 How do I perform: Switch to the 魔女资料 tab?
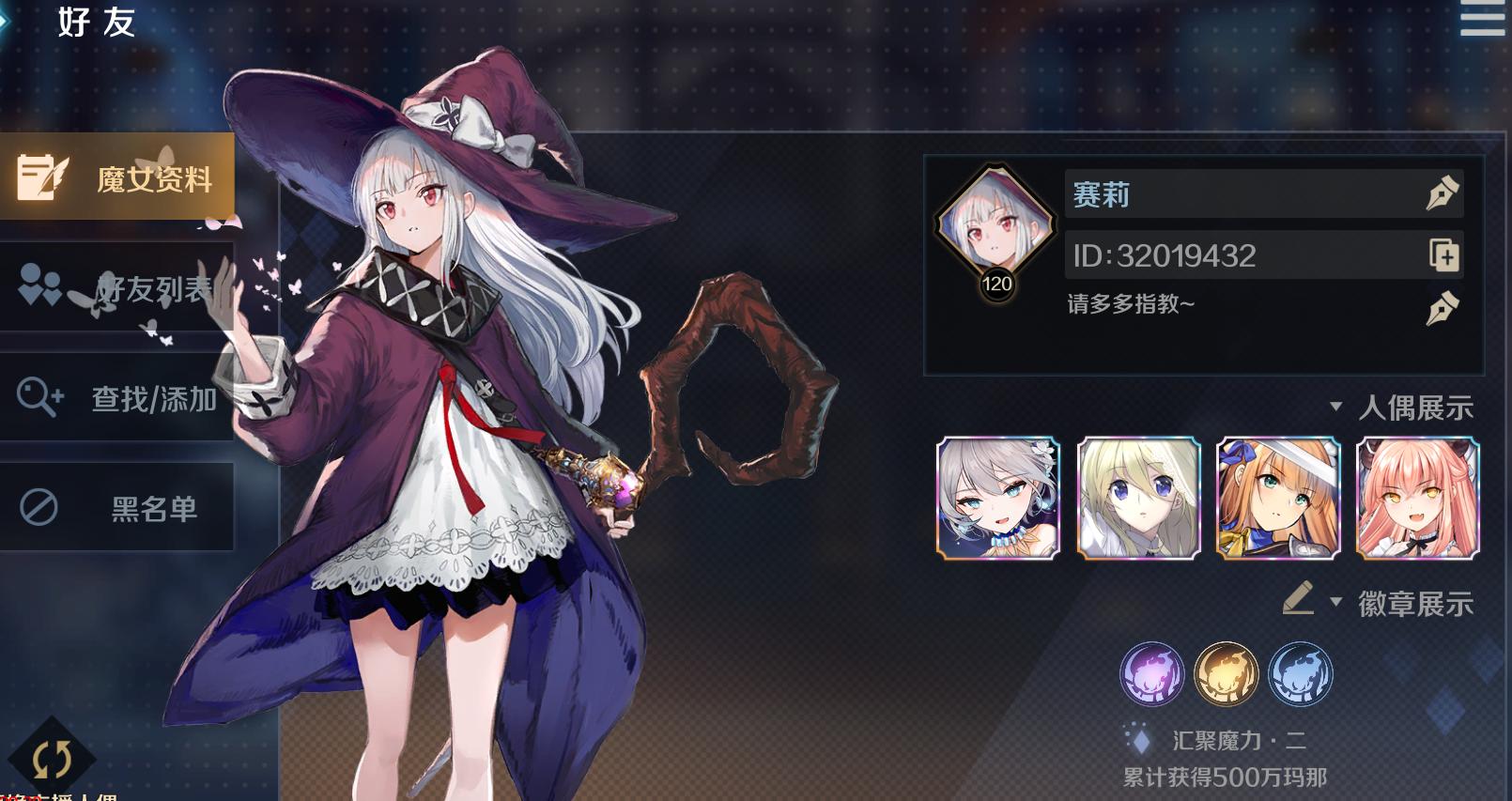(117, 177)
